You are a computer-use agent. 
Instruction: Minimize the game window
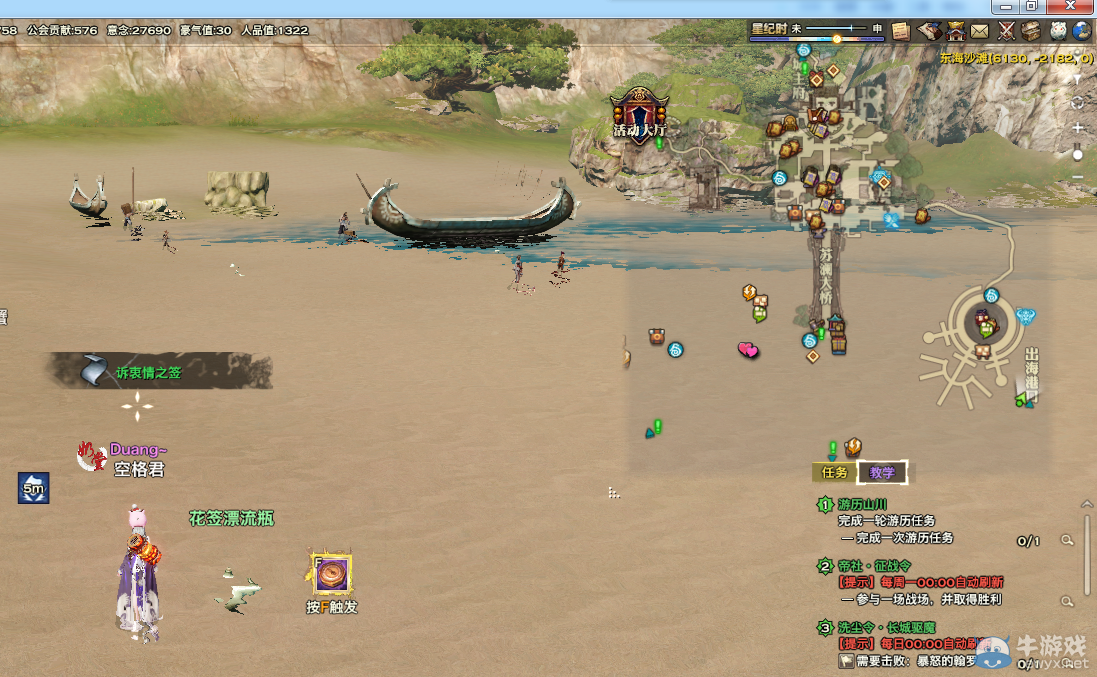[x=1007, y=7]
